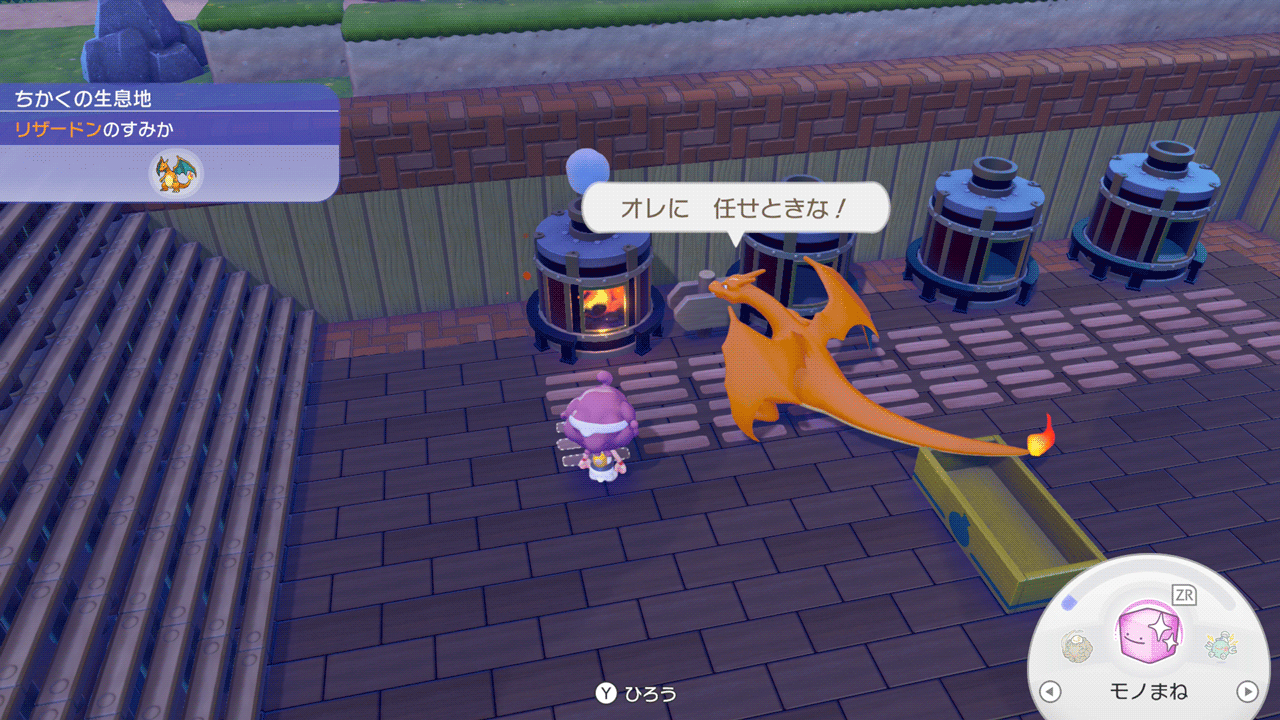
Task: Cycle to previous ability with left arrow
Action: pos(1050,691)
